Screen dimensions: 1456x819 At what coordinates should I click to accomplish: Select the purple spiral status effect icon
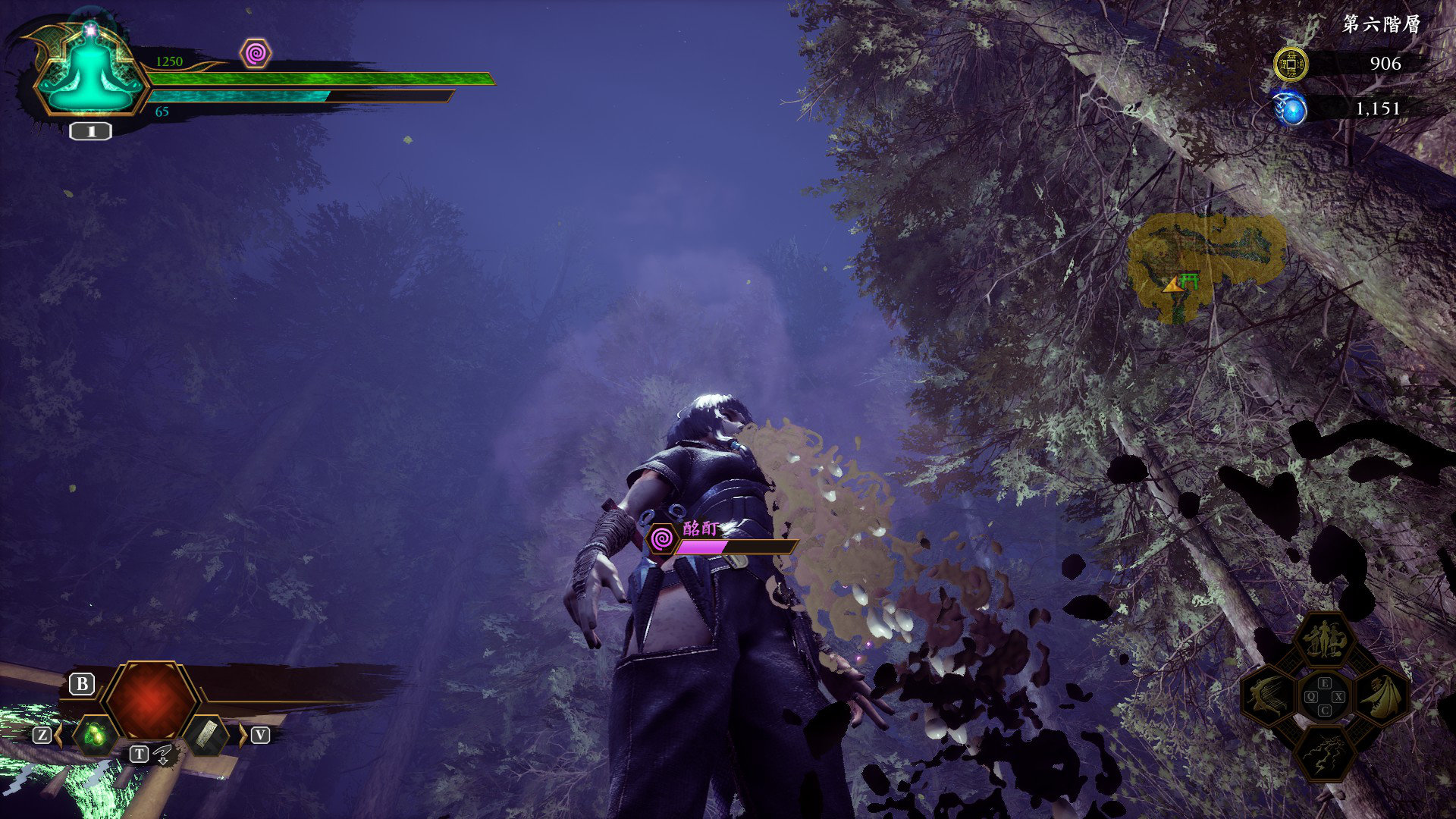256,54
